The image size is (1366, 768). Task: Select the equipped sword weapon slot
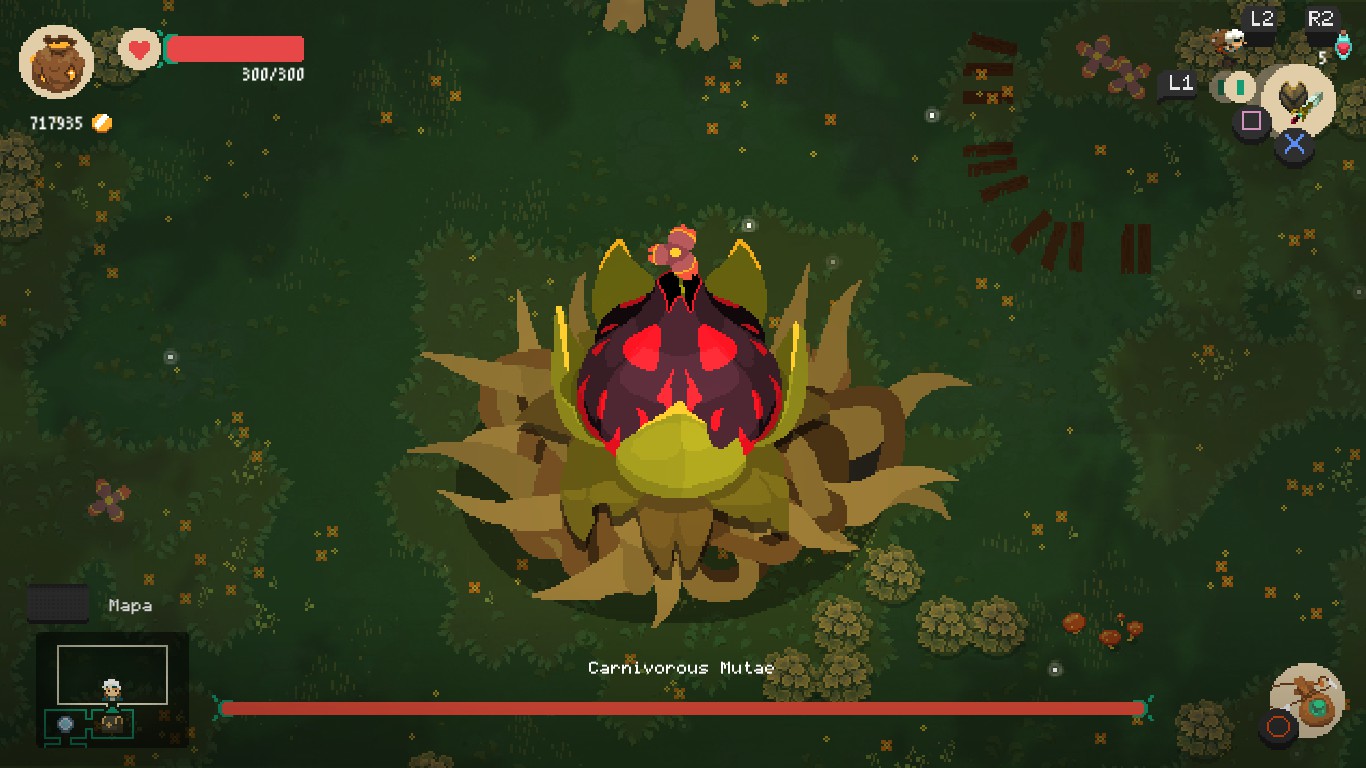(1299, 100)
